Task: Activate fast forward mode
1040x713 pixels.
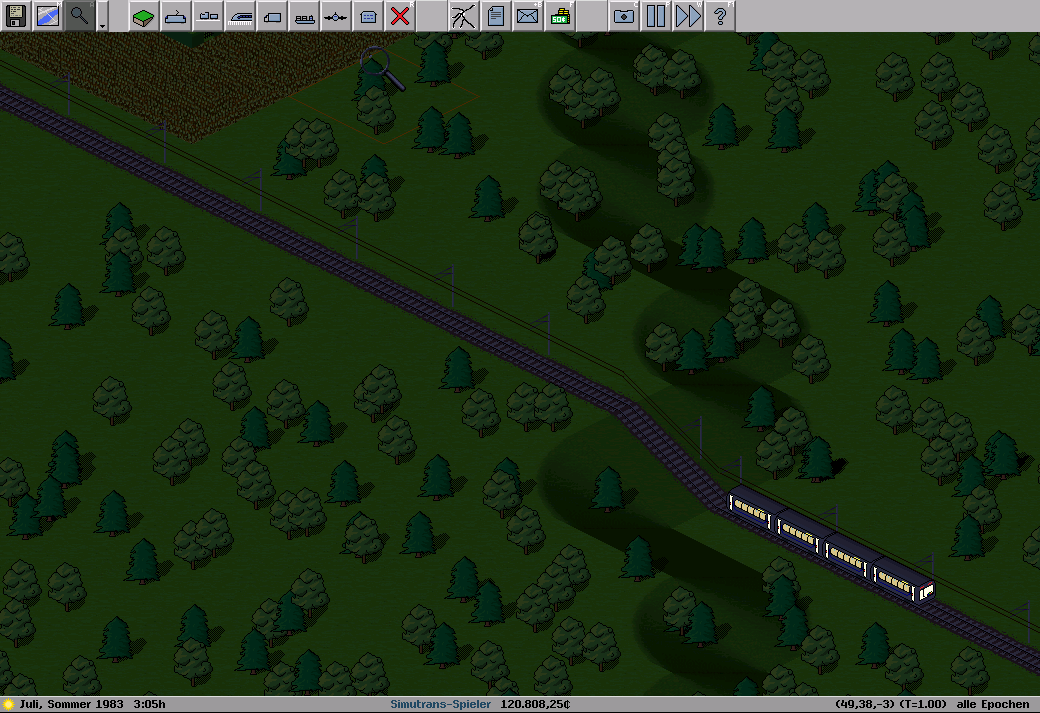Action: click(688, 16)
